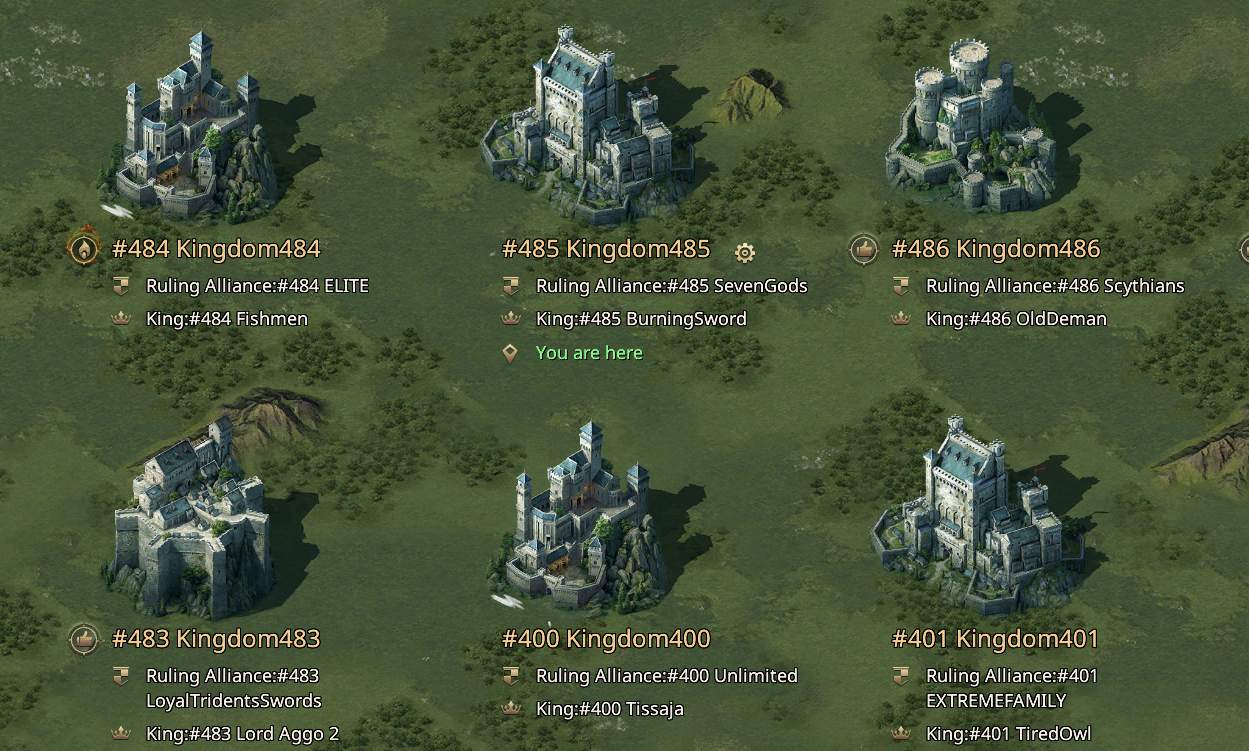1249x751 pixels.
Task: Click the thumbs-up badge beside Kingdom486
Action: tap(864, 249)
